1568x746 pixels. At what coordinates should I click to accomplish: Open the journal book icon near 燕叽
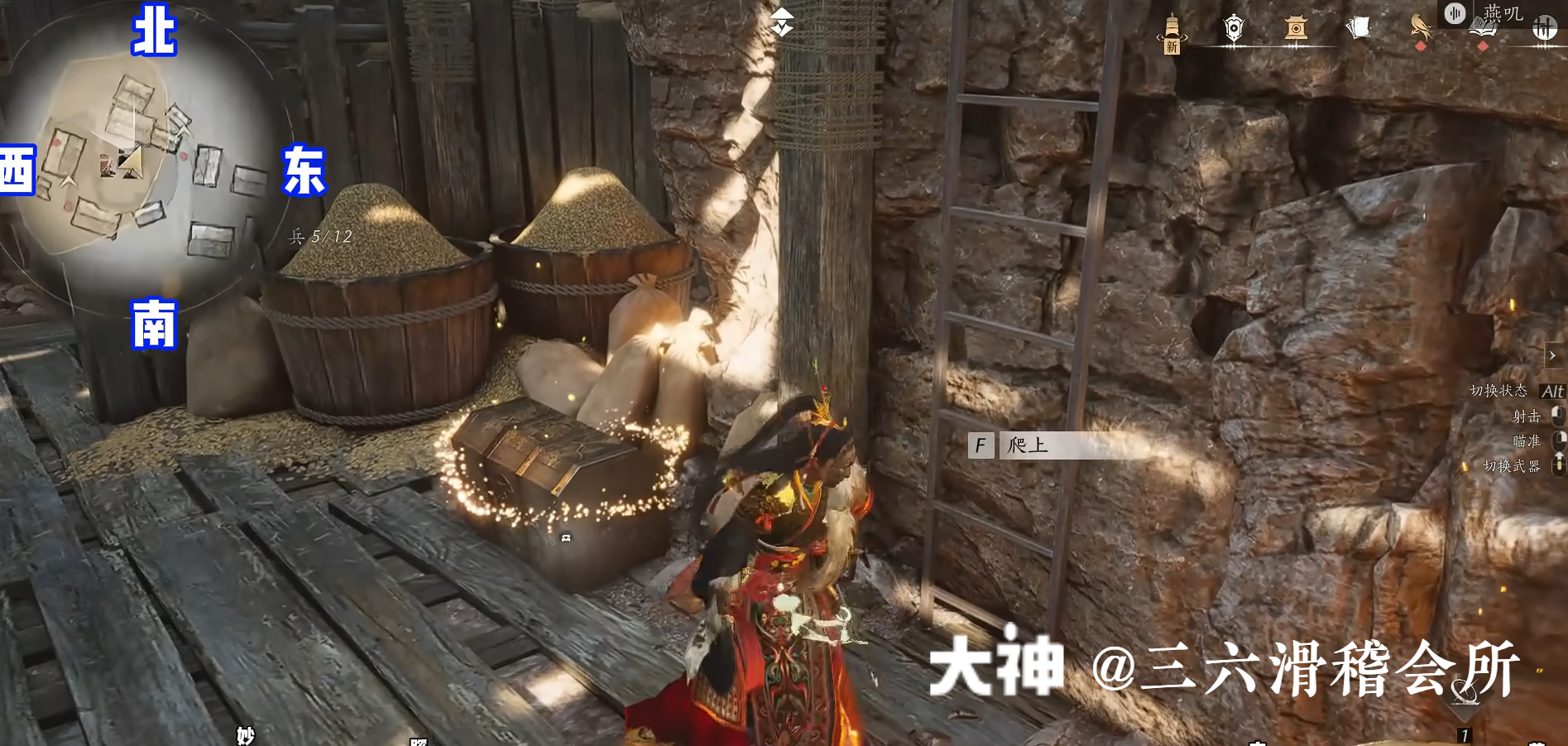tap(1484, 26)
